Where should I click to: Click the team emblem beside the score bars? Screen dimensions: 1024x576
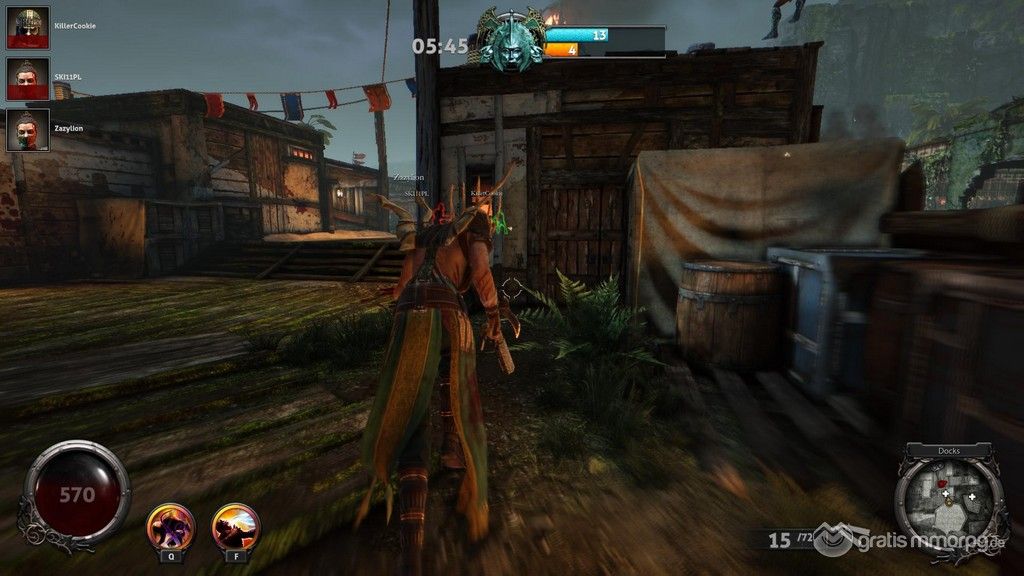[511, 40]
